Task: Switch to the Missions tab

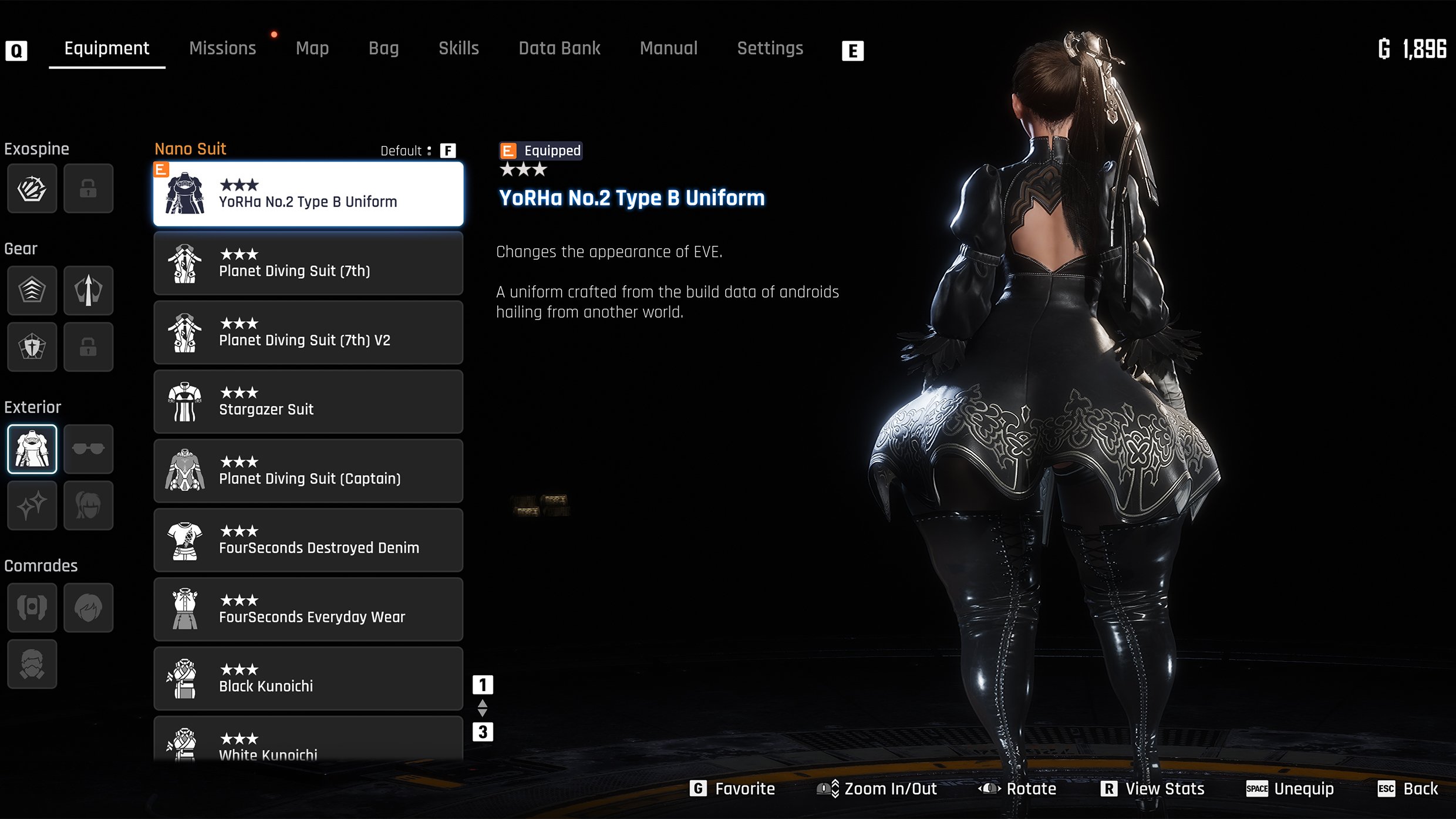Action: 223,48
